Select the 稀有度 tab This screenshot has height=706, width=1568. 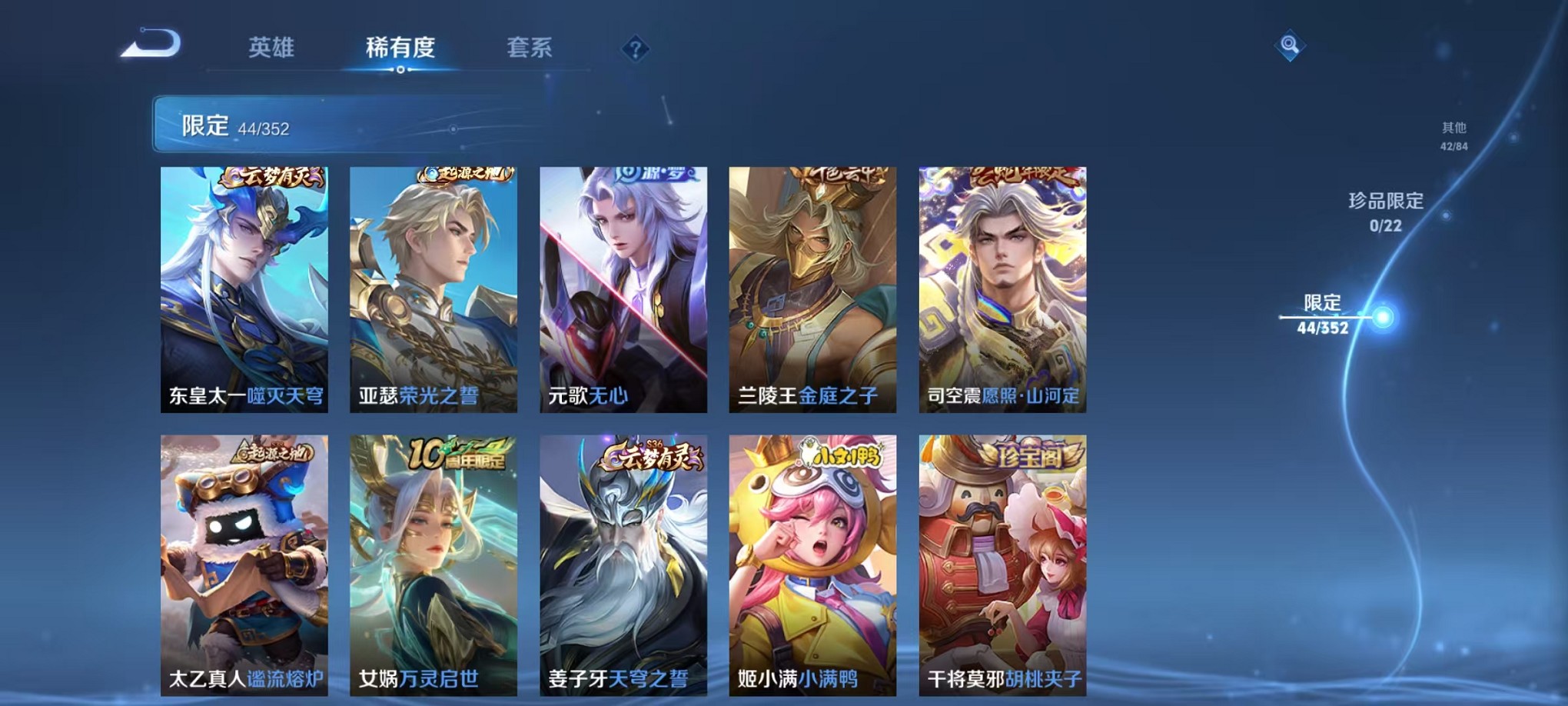[x=399, y=48]
